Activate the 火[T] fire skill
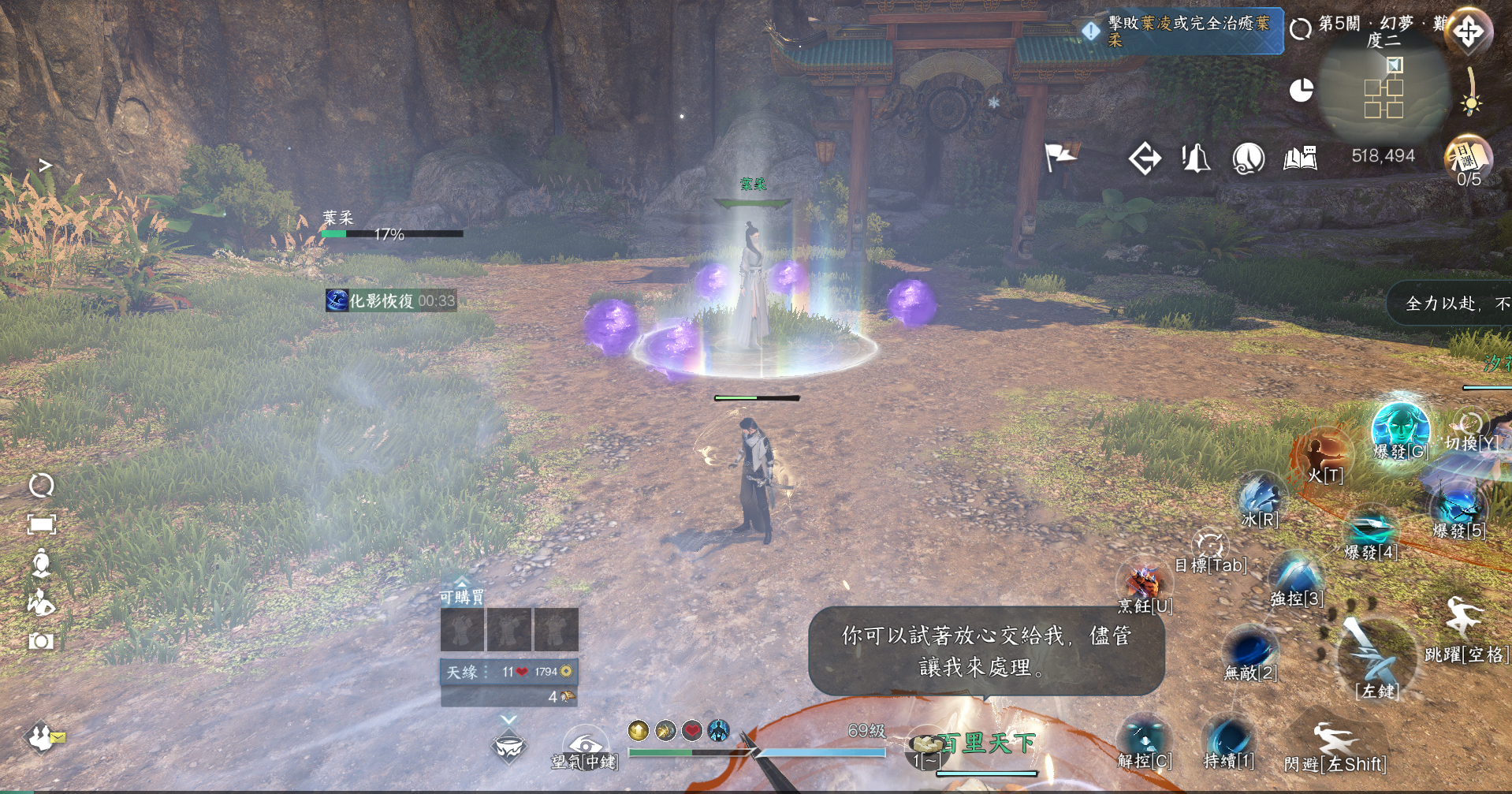1512x794 pixels. coord(1324,455)
